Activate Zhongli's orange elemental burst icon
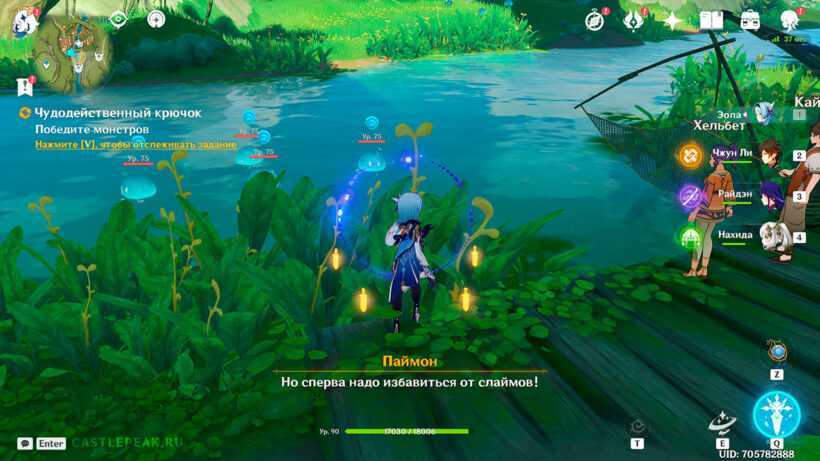Image resolution: width=820 pixels, height=461 pixels. (690, 156)
